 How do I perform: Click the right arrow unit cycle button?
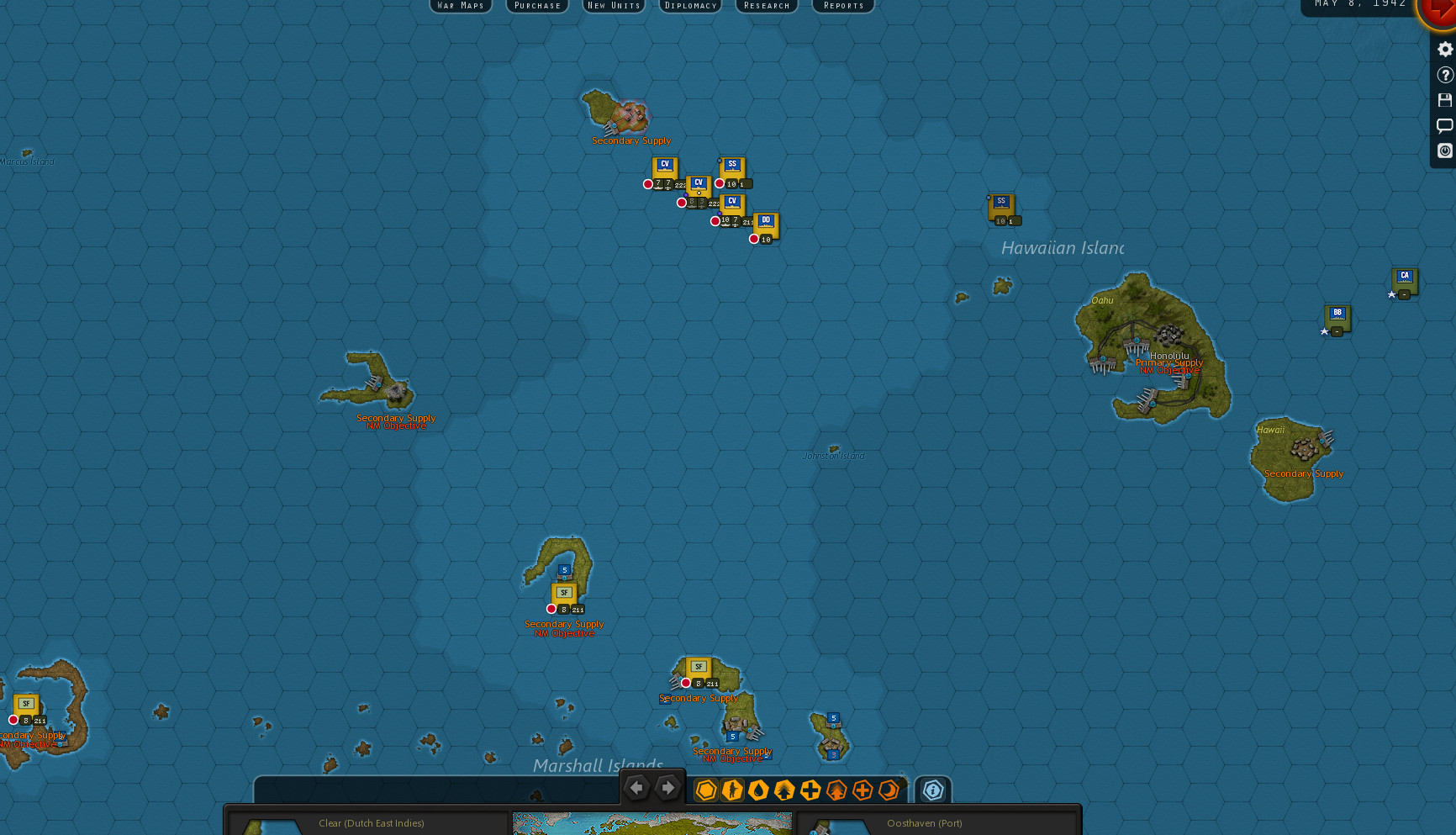(x=667, y=788)
